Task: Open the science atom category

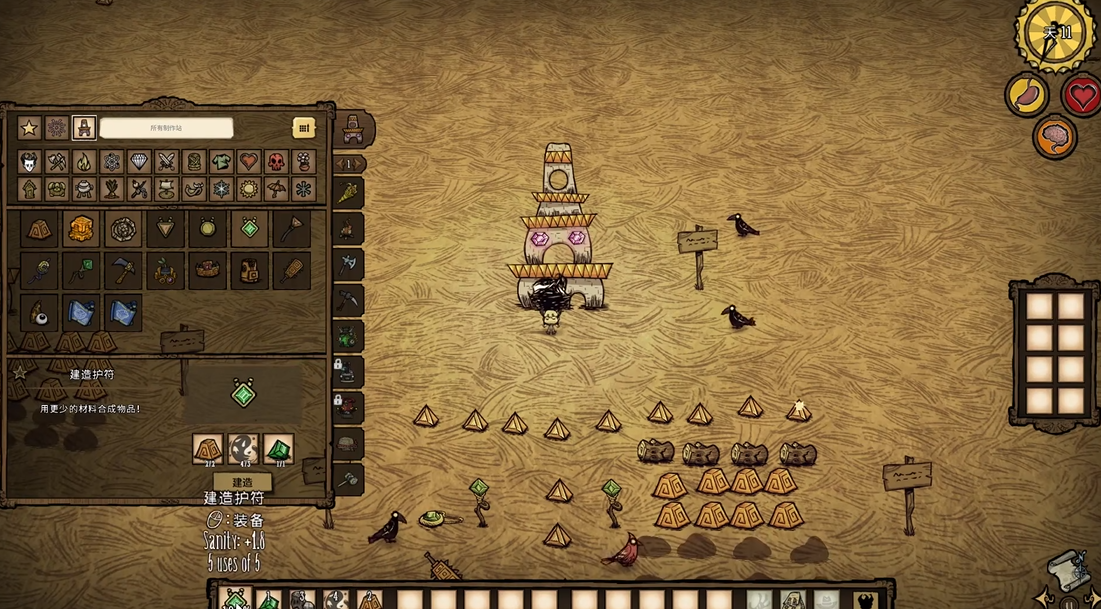Action: coord(111,162)
